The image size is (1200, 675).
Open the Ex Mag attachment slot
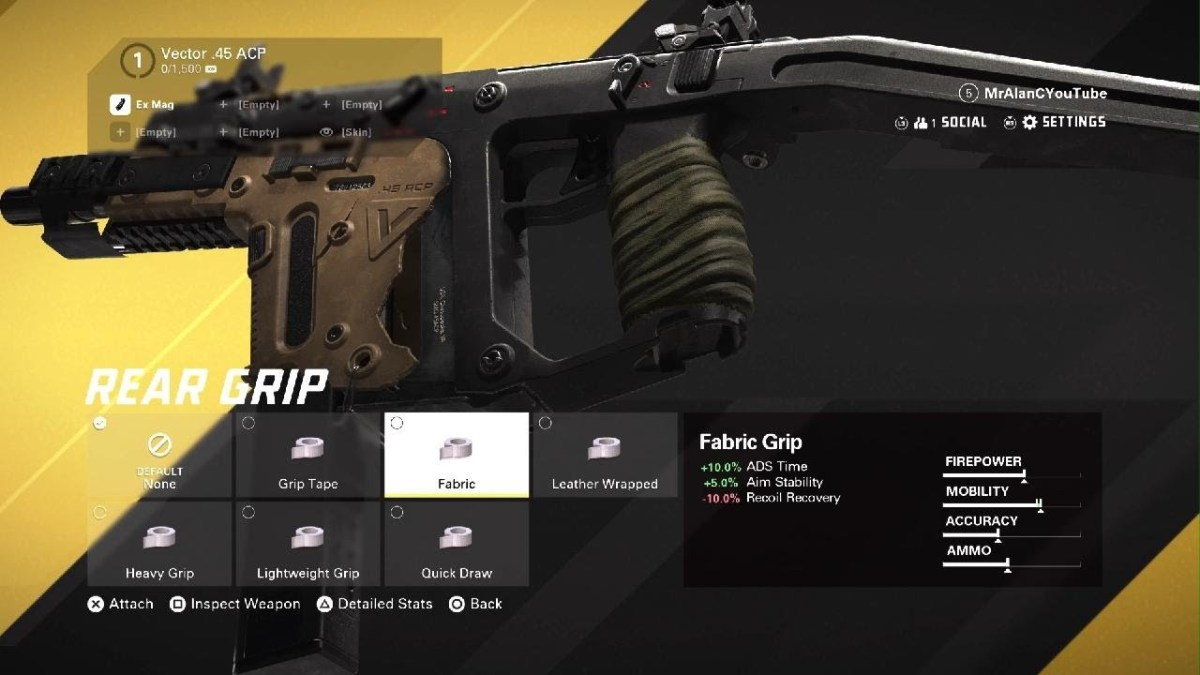[147, 104]
